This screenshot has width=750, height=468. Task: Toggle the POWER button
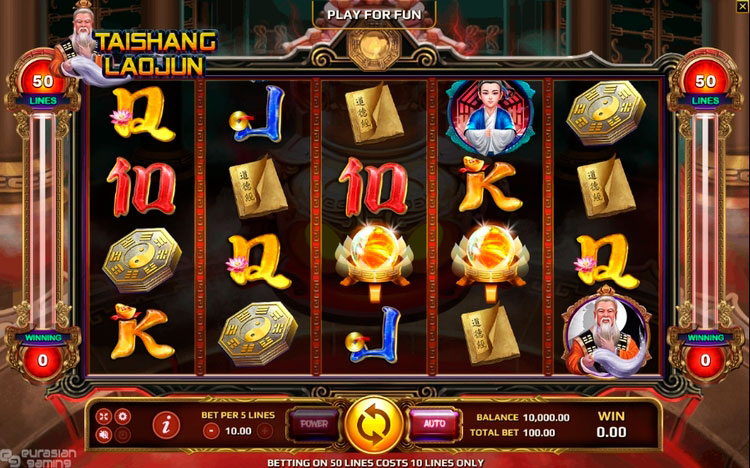(313, 423)
